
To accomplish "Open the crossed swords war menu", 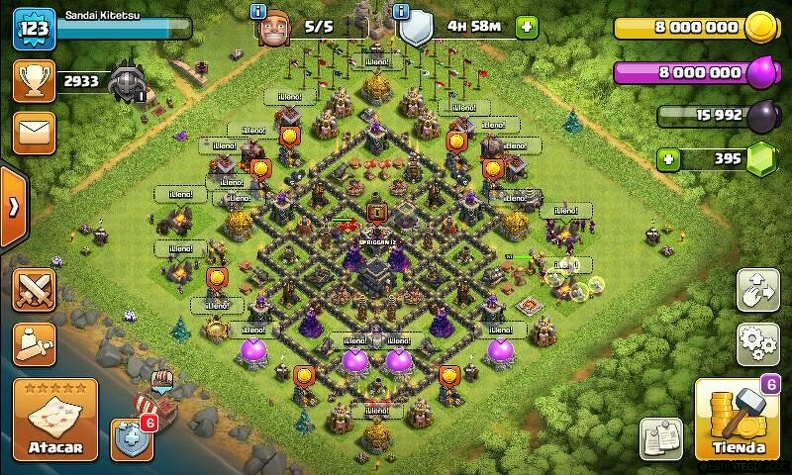I will [34, 291].
